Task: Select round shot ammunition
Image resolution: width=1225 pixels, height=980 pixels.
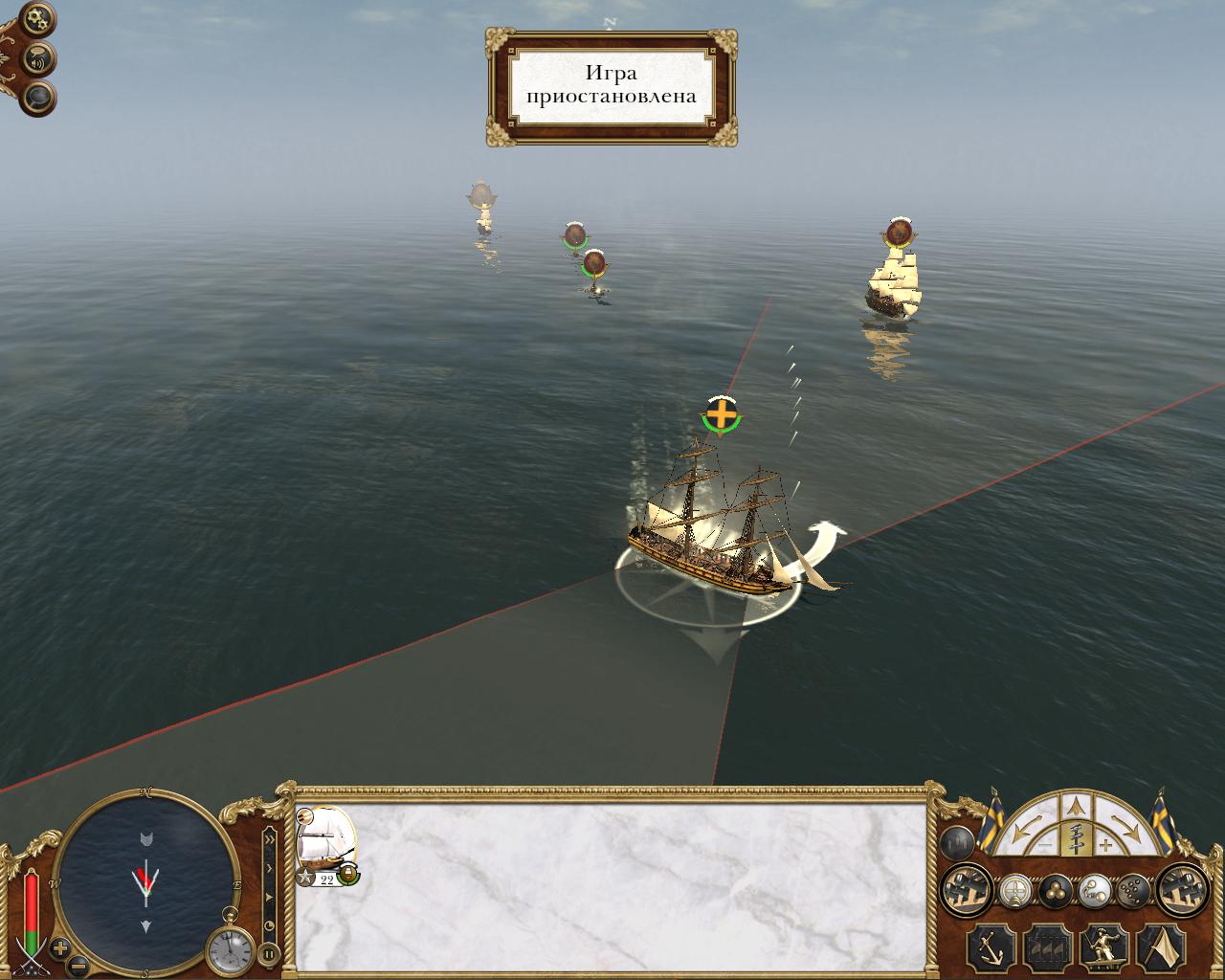Action: pos(1055,891)
